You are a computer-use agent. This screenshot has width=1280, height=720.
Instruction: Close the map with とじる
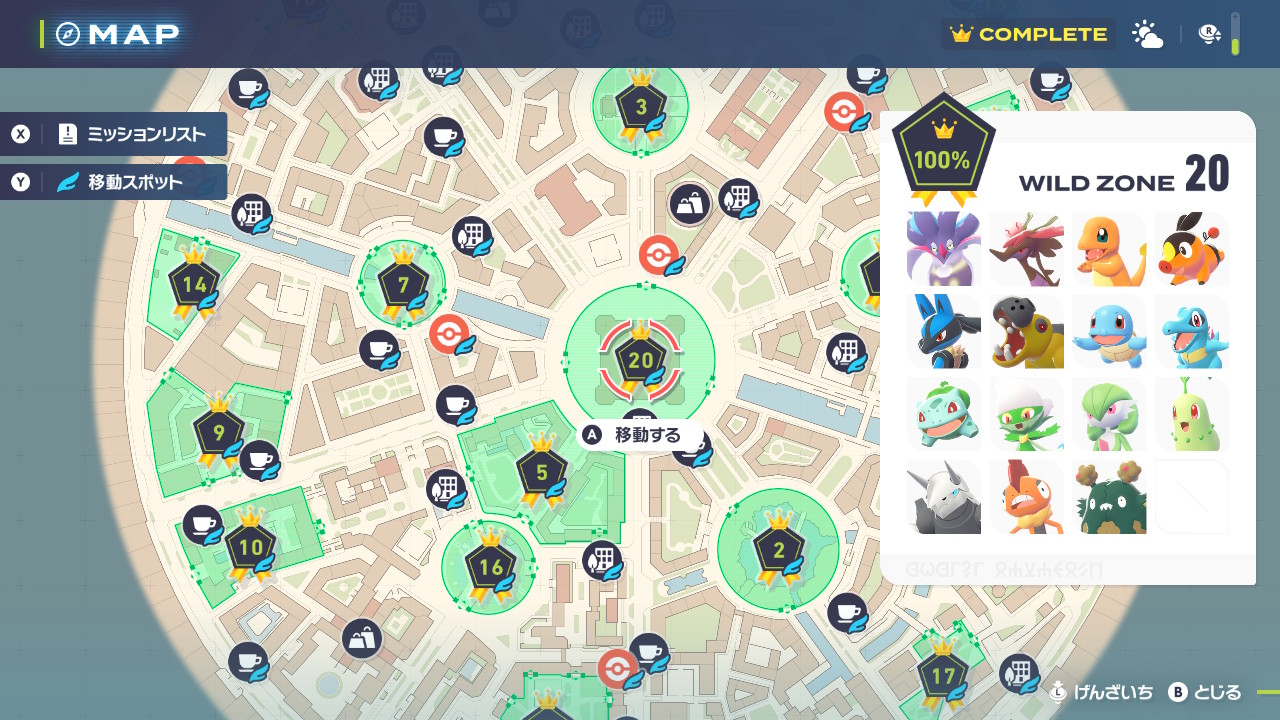tap(1206, 692)
